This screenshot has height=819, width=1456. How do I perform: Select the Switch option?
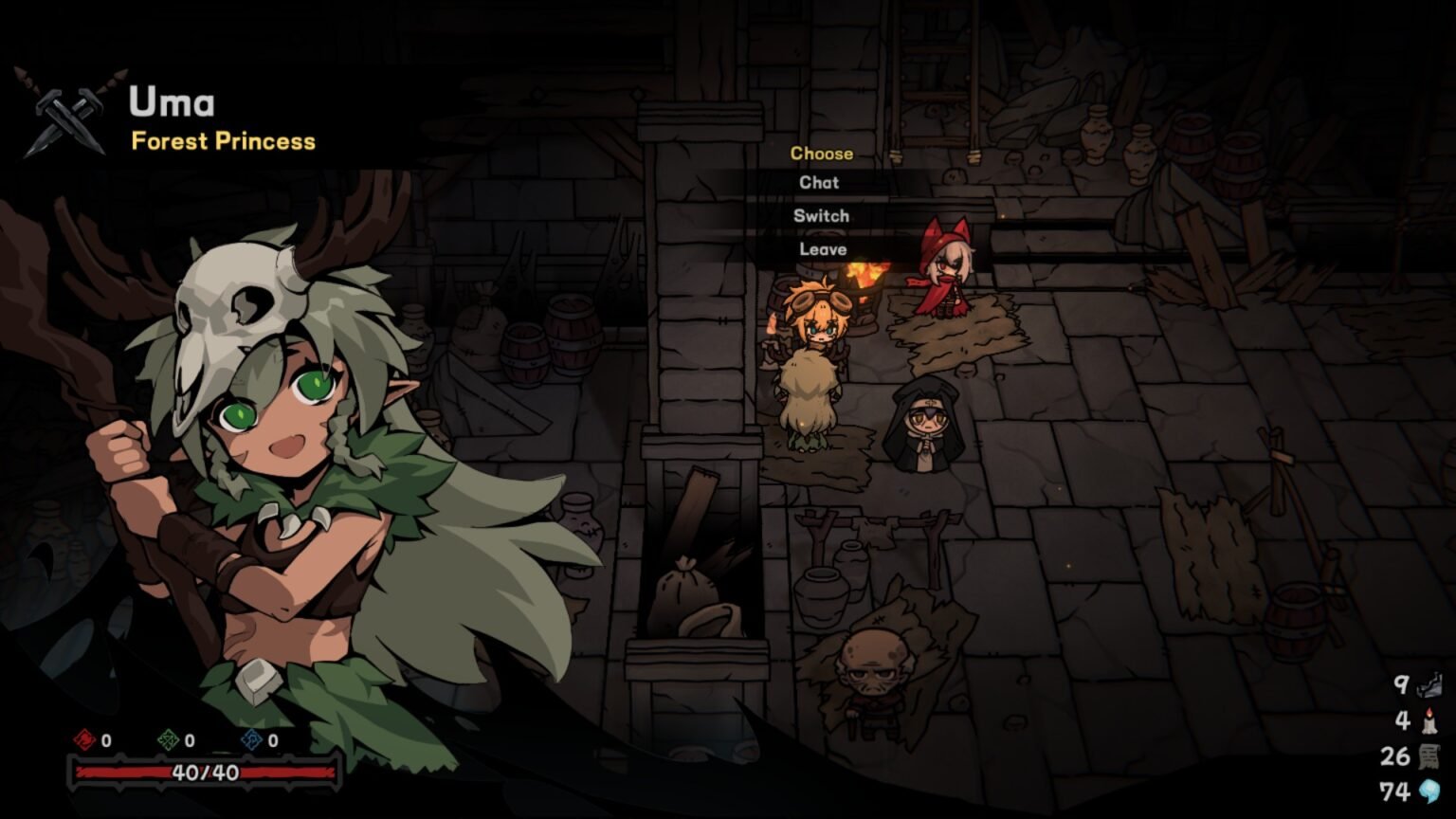click(x=822, y=215)
